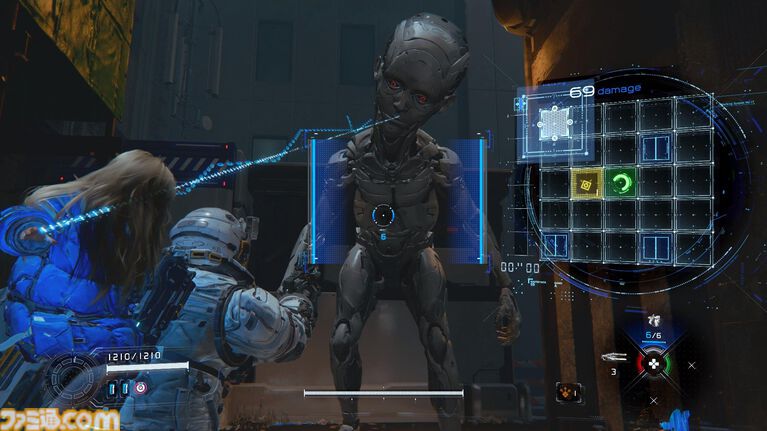Select the green spiral node in hacking grid

621,182
